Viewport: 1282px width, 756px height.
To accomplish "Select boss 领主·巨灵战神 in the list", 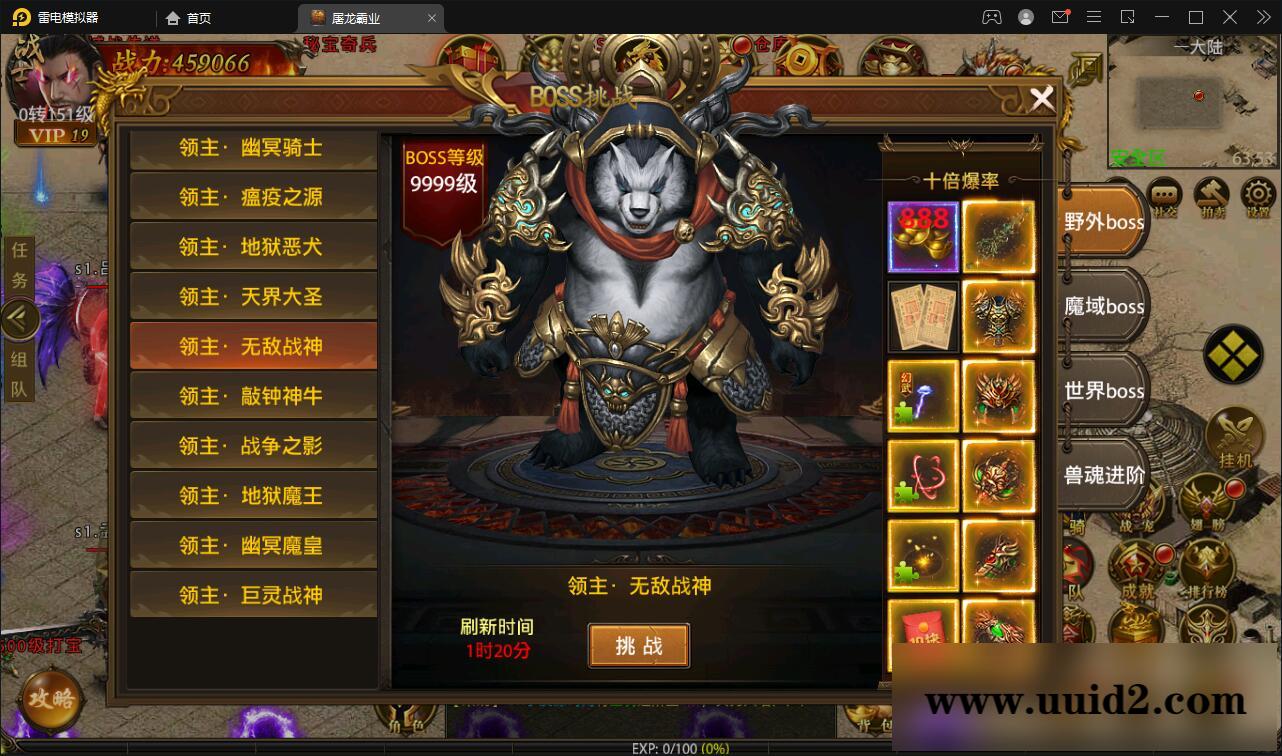I will [x=253, y=594].
